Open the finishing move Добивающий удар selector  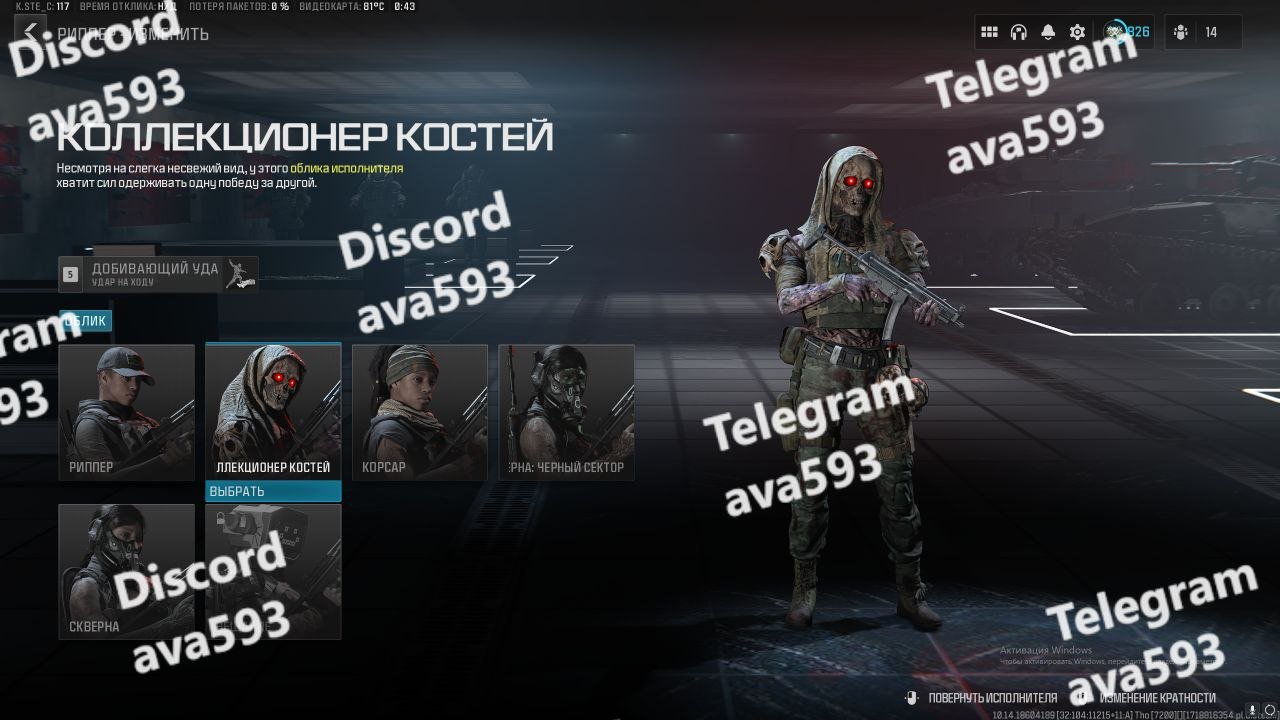tap(158, 274)
